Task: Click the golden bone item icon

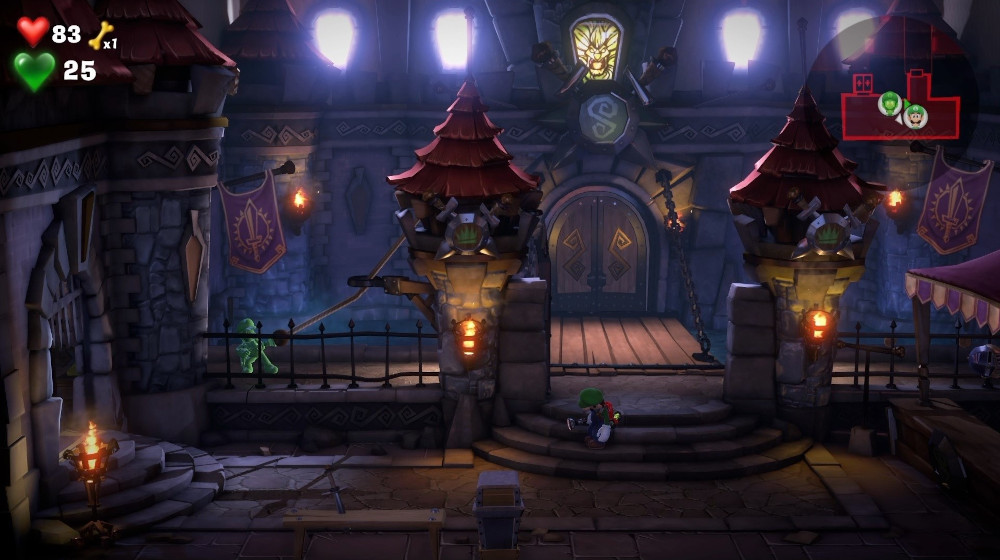Action: point(99,36)
